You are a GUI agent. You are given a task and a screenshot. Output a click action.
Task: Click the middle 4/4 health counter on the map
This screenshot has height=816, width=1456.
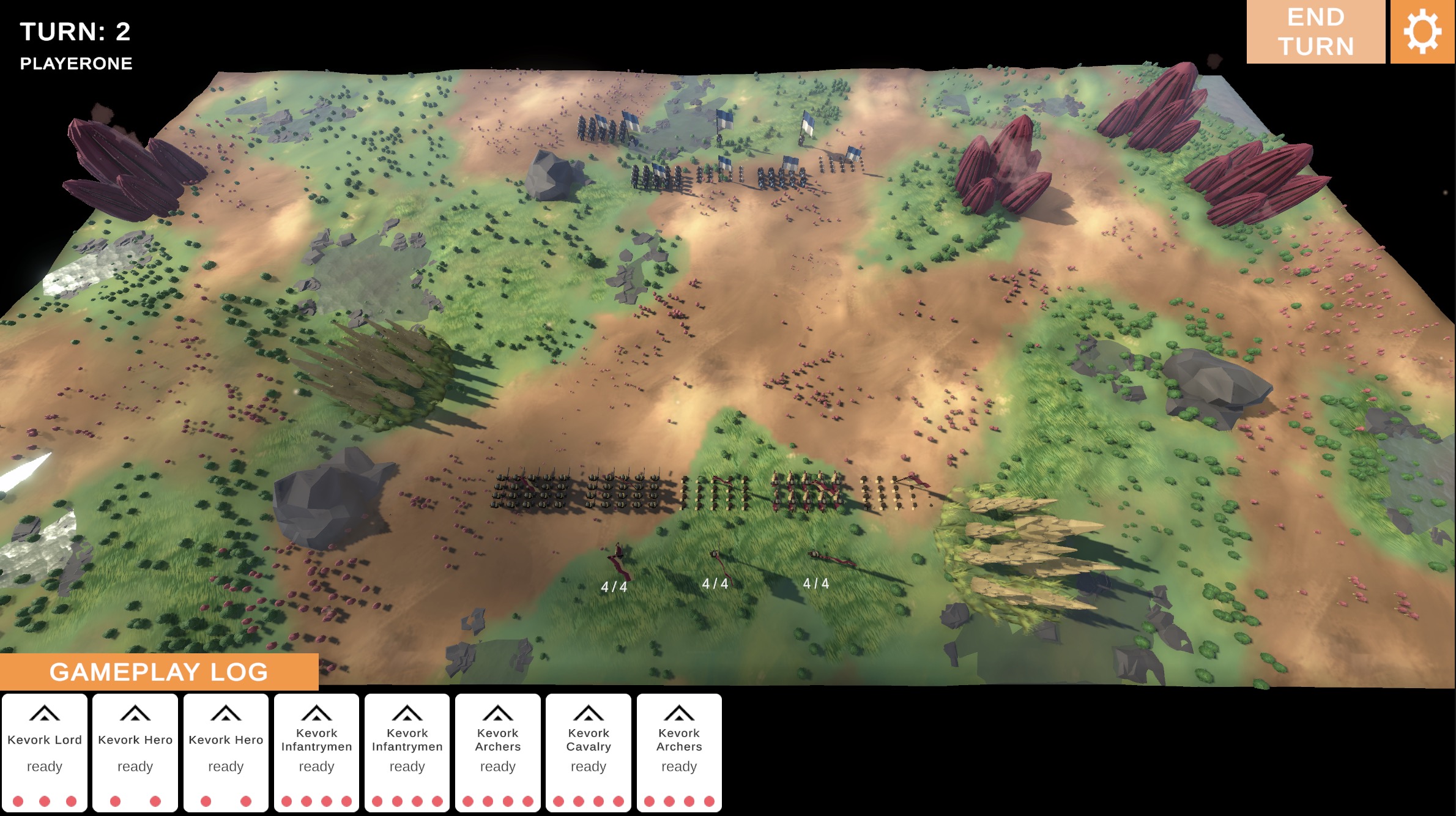click(716, 584)
